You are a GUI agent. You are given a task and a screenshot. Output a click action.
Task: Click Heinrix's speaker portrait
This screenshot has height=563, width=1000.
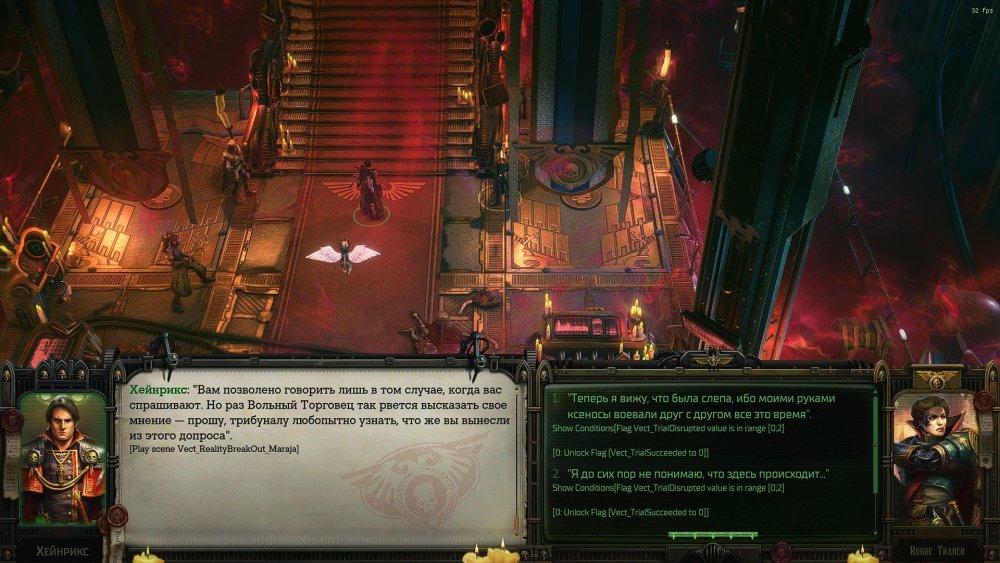62,457
